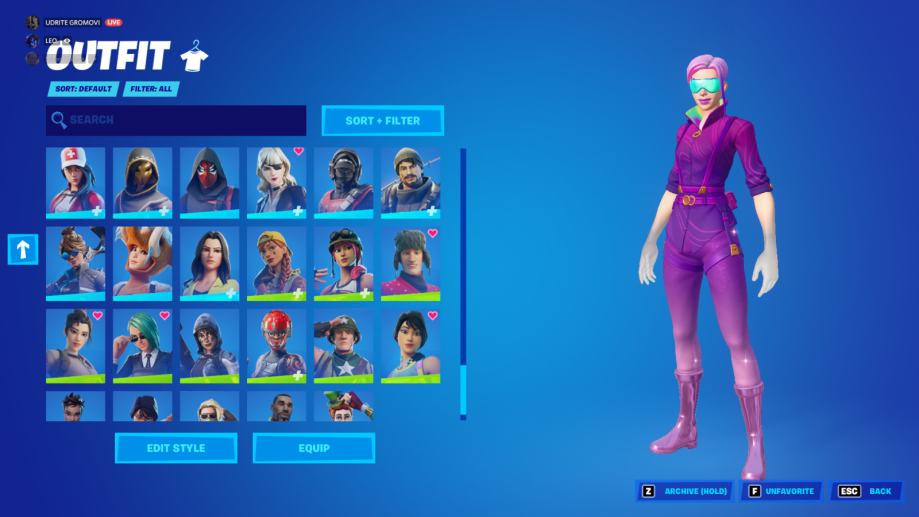Click the Back button

point(867,492)
